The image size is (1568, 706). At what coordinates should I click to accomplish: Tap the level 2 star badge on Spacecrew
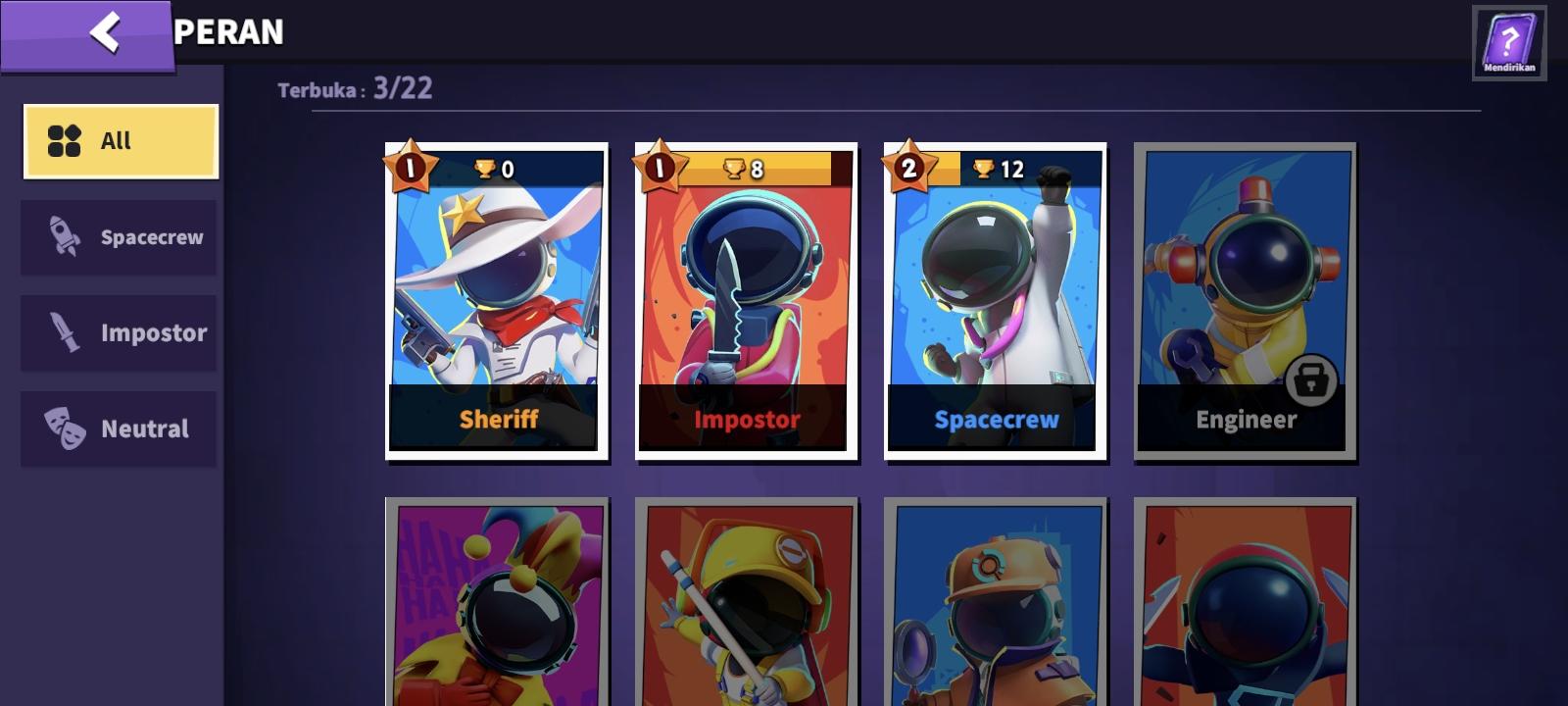908,168
